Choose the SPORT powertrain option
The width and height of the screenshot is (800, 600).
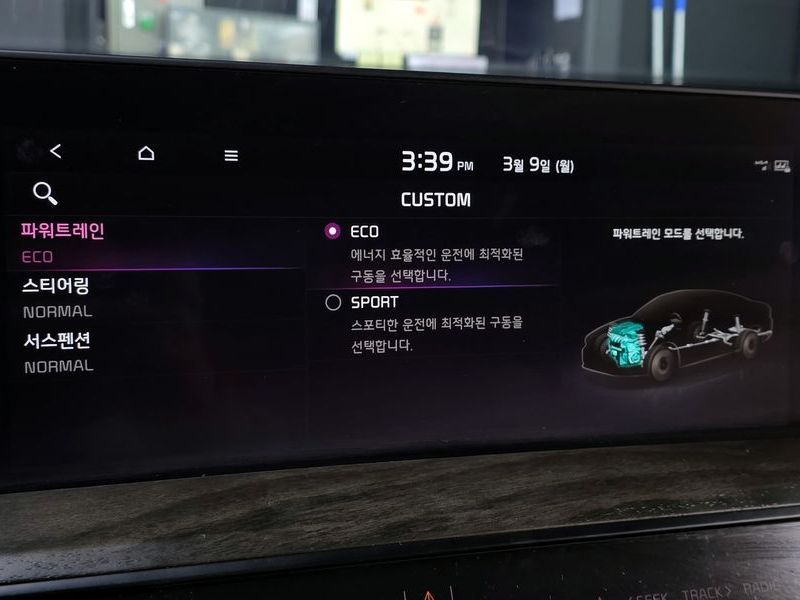(x=334, y=302)
